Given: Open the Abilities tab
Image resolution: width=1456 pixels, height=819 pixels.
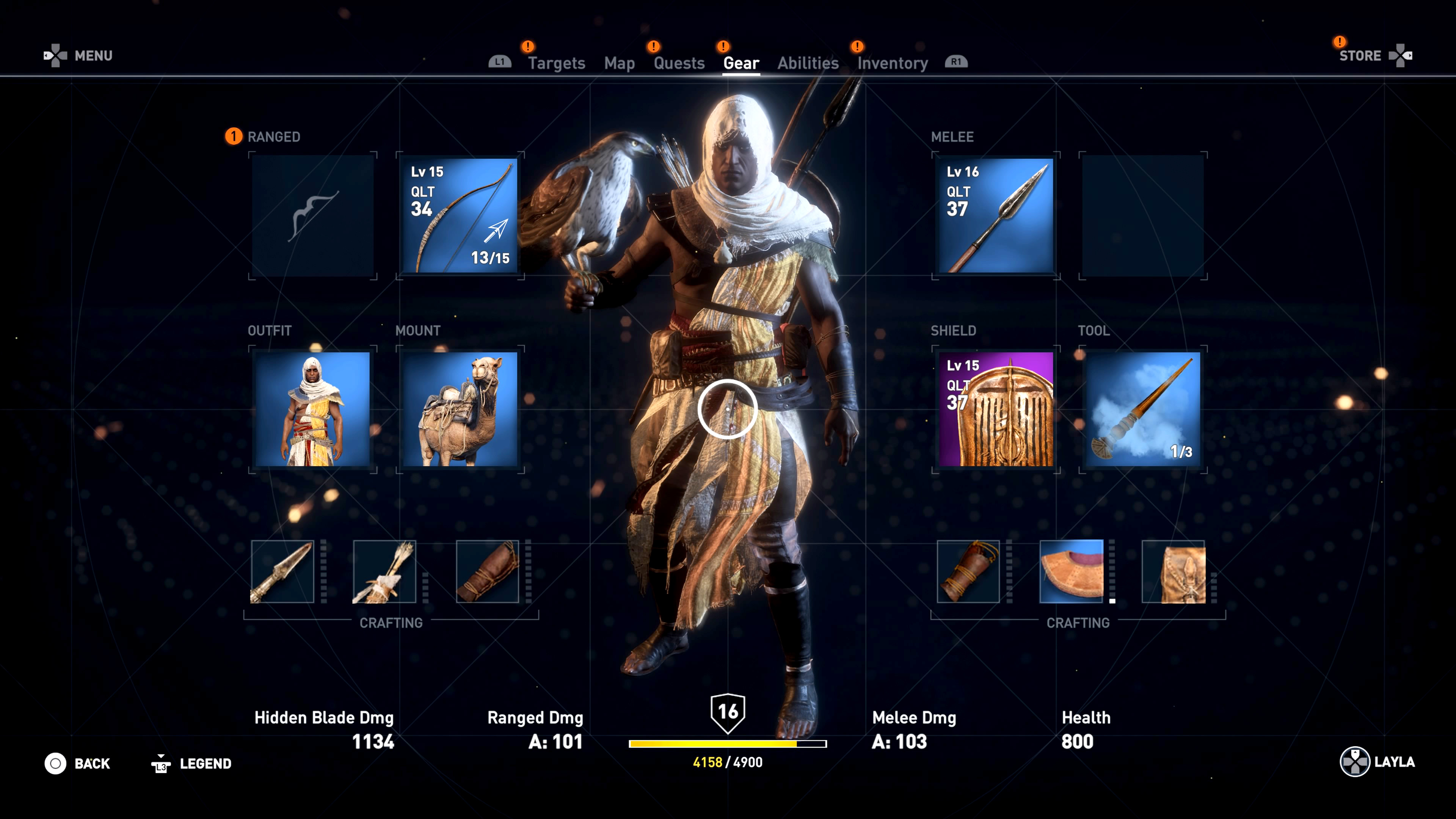Looking at the screenshot, I should click(808, 63).
